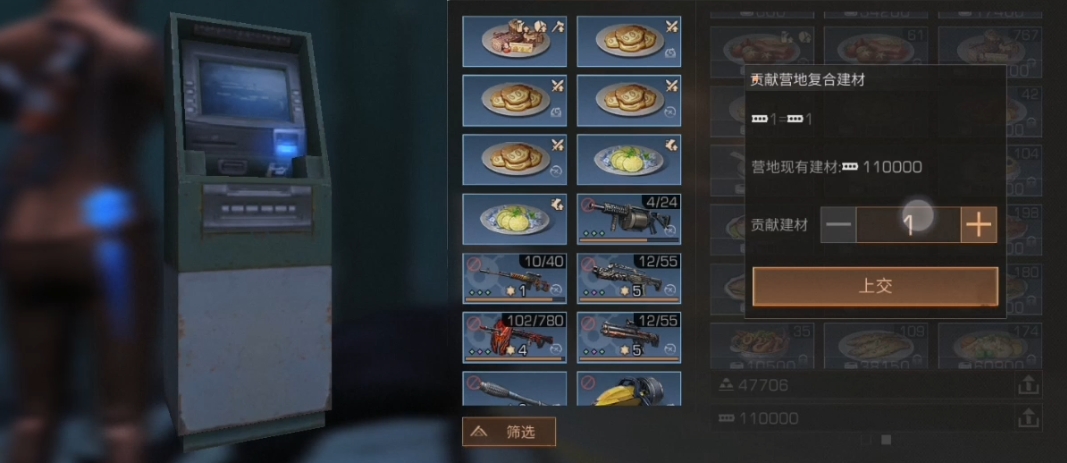
Task: Select the contribution quantity field
Action: point(908,225)
